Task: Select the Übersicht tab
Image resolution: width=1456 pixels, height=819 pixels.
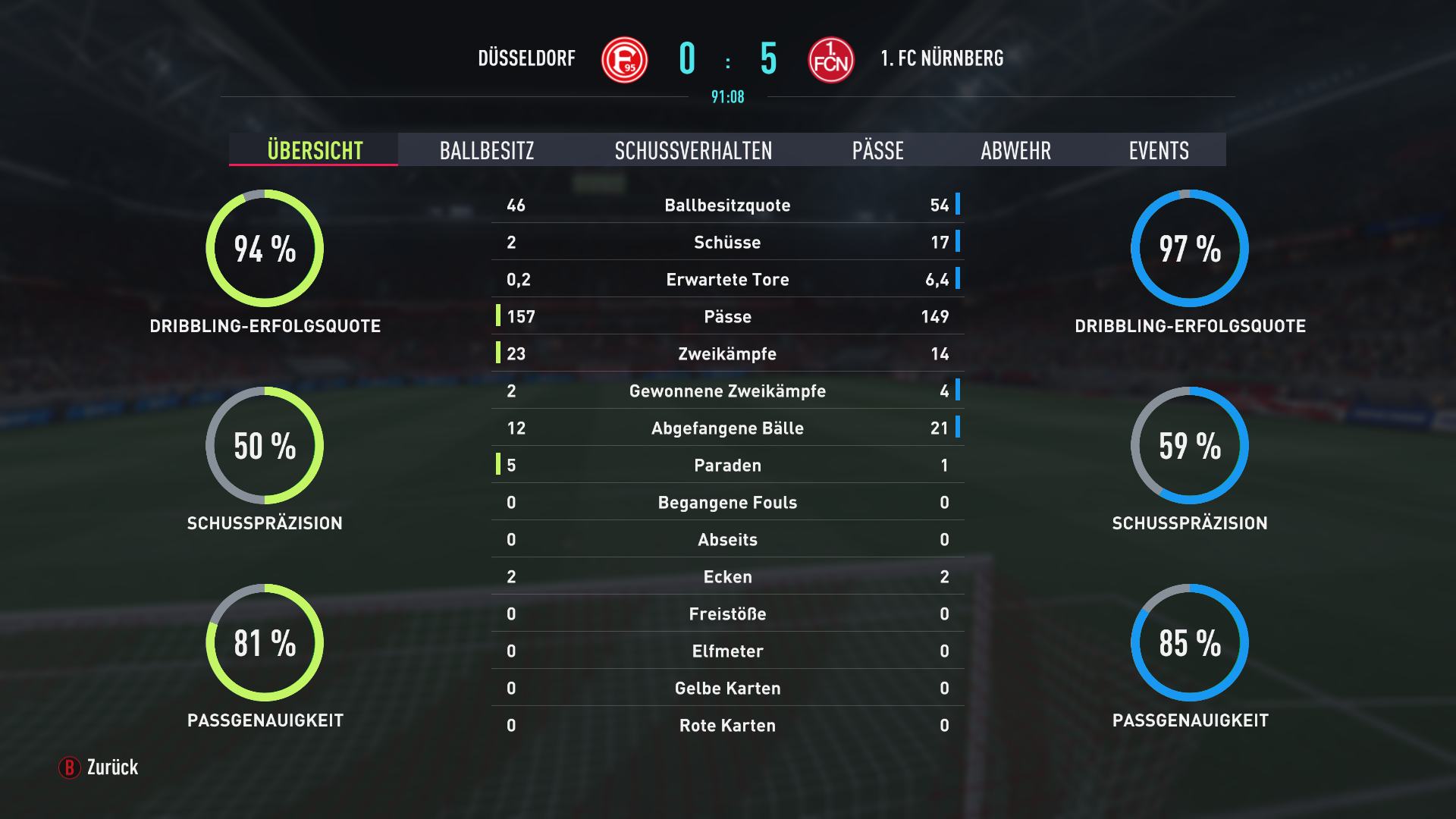Action: point(315,150)
